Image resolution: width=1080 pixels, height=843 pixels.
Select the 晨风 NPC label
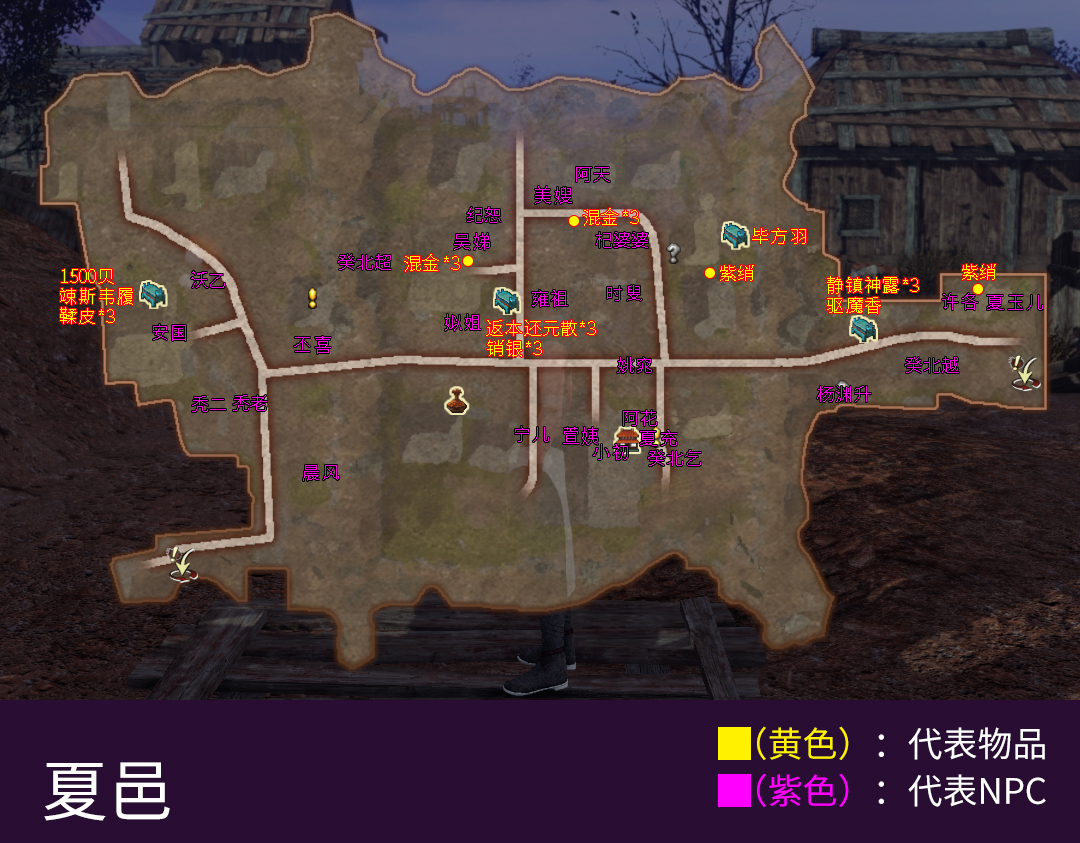(x=321, y=473)
